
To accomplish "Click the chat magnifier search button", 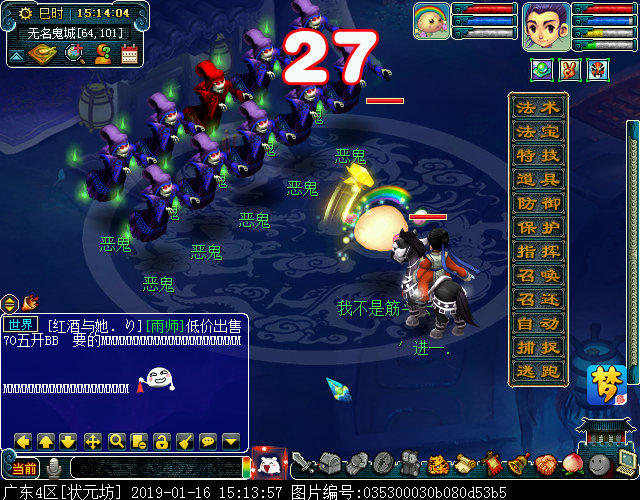I will click(116, 441).
